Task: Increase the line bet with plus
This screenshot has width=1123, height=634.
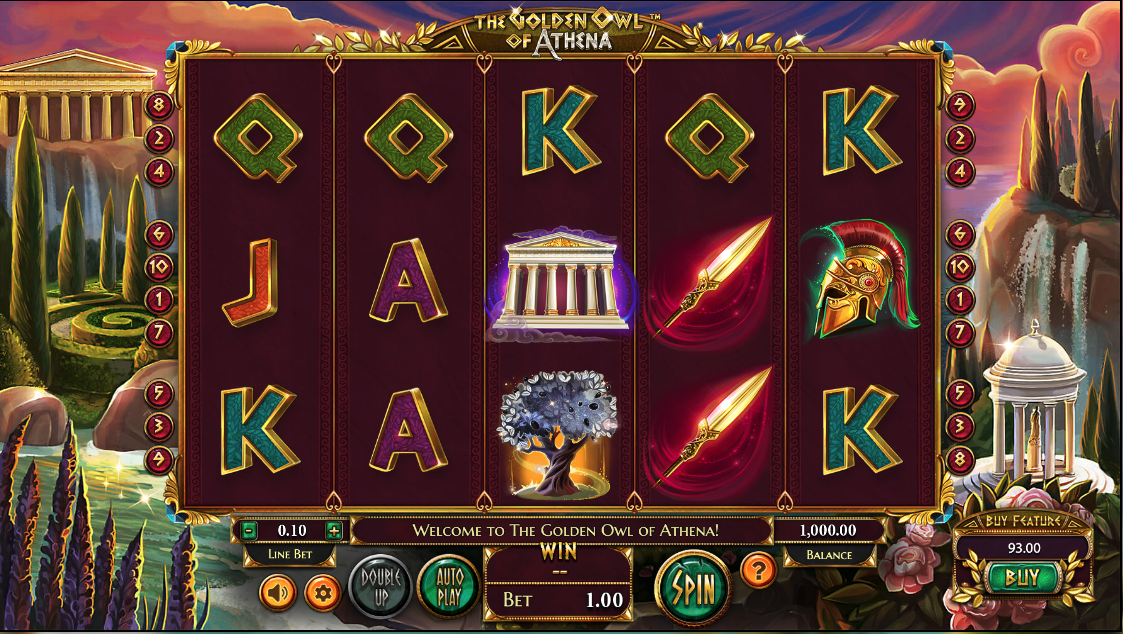Action: point(334,530)
